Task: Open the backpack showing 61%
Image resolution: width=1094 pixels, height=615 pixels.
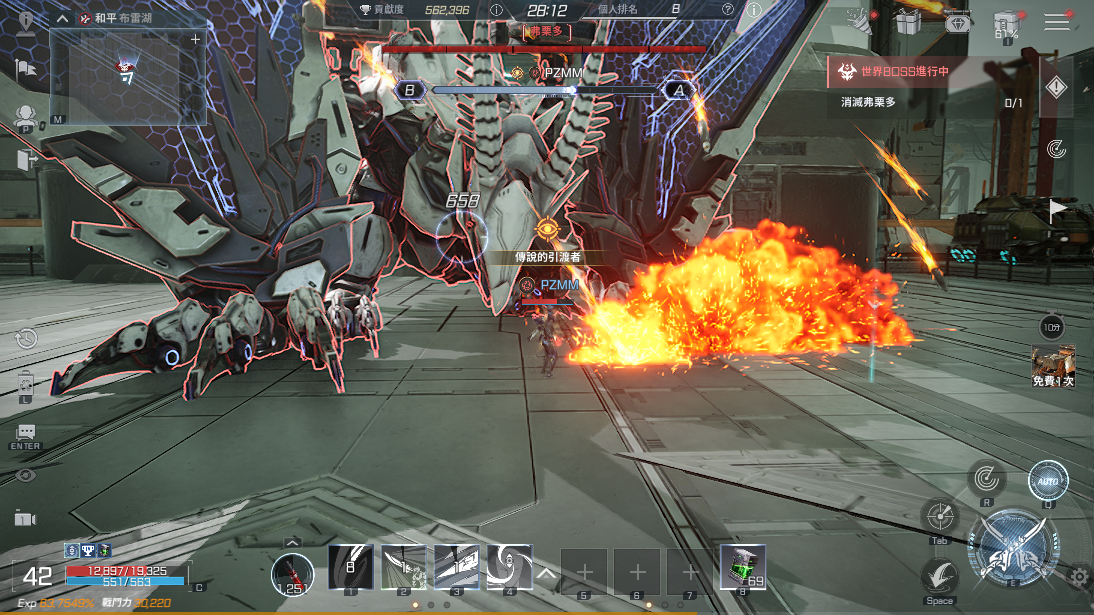Action: 1006,24
